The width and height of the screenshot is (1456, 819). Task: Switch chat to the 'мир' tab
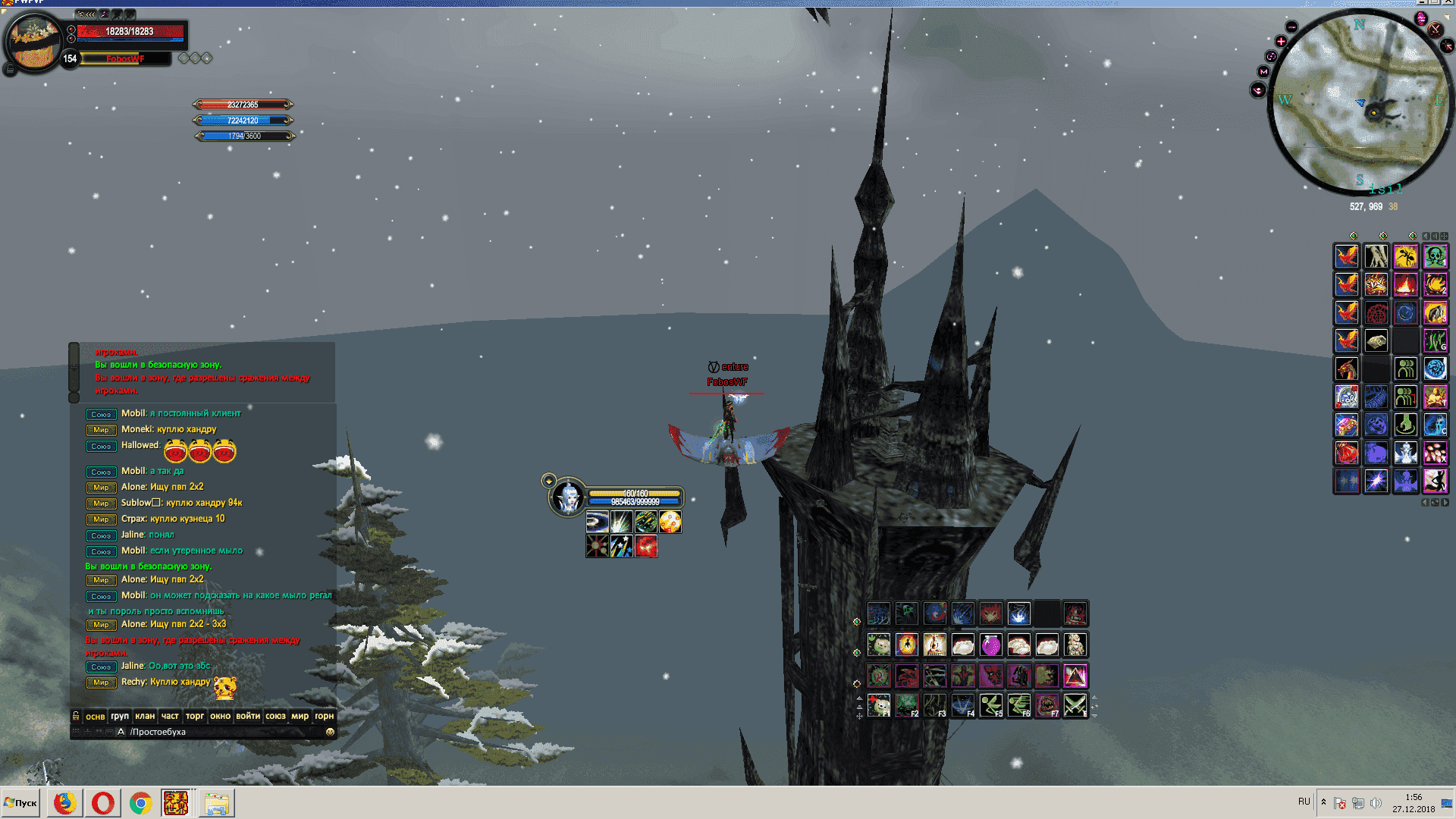[x=300, y=716]
